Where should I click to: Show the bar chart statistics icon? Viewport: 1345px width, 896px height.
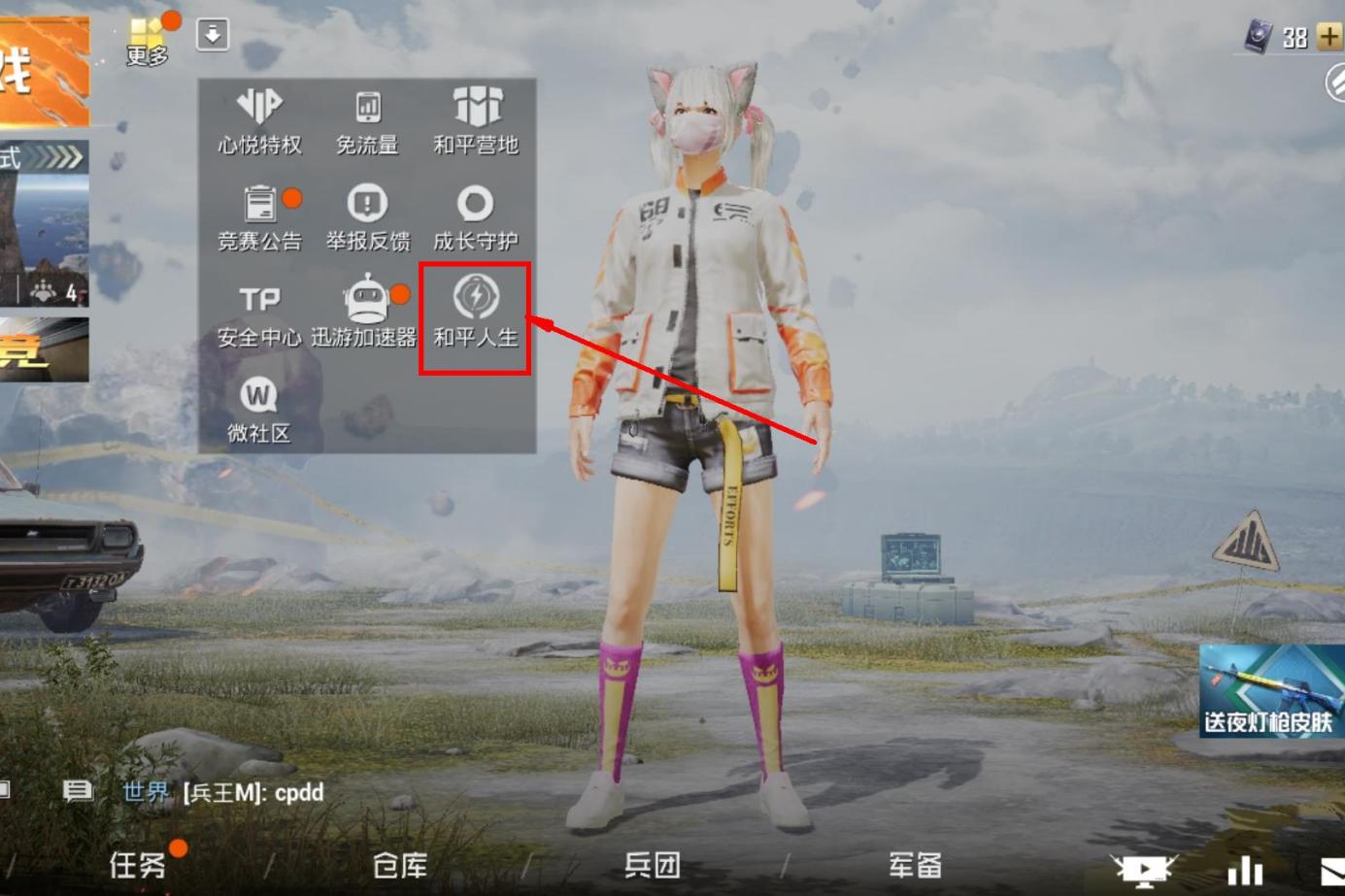coord(1245,871)
